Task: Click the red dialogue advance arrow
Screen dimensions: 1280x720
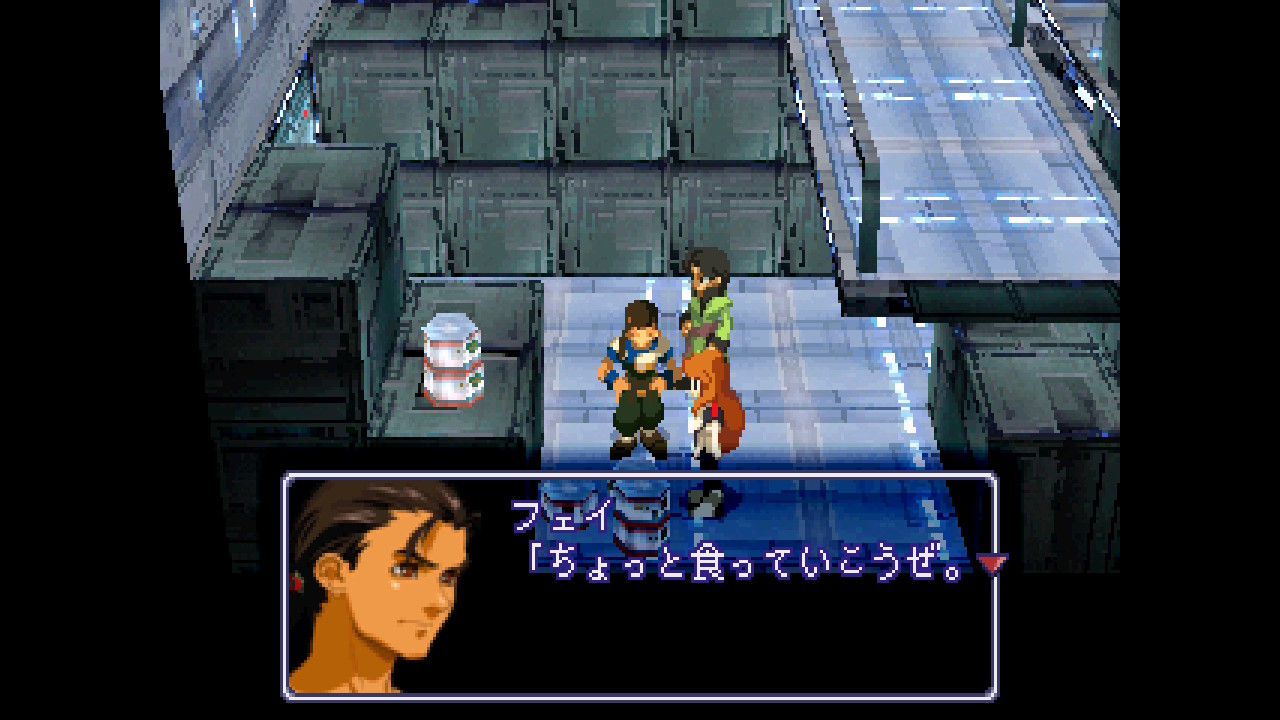Action: coord(991,565)
